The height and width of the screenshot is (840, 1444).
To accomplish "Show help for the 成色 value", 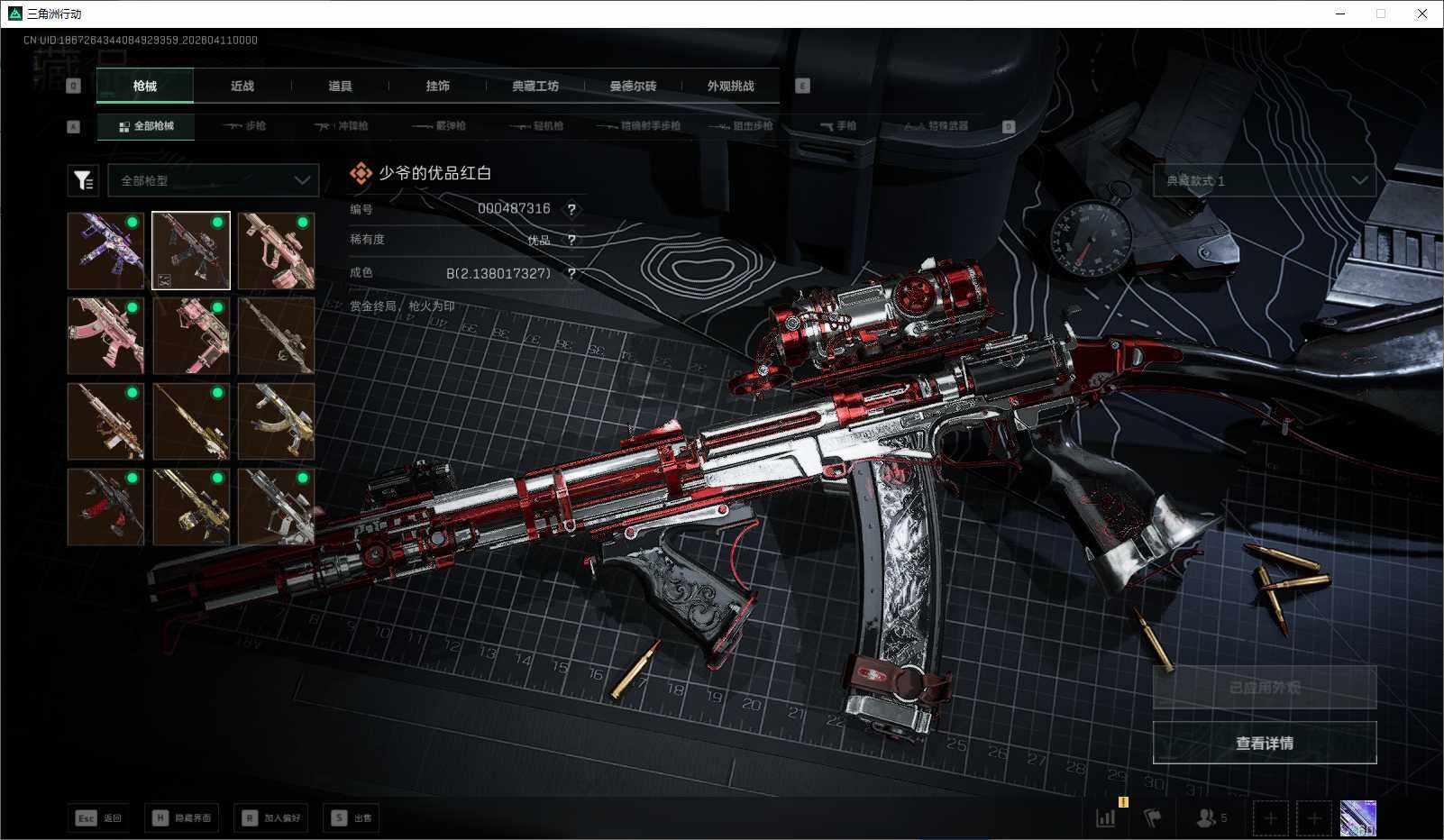I will point(571,273).
